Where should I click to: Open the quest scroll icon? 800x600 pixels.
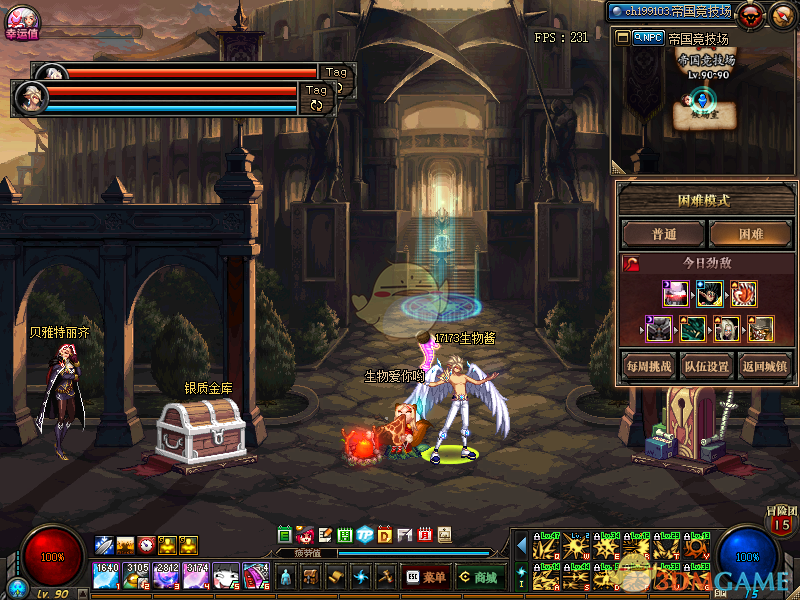coord(336,577)
